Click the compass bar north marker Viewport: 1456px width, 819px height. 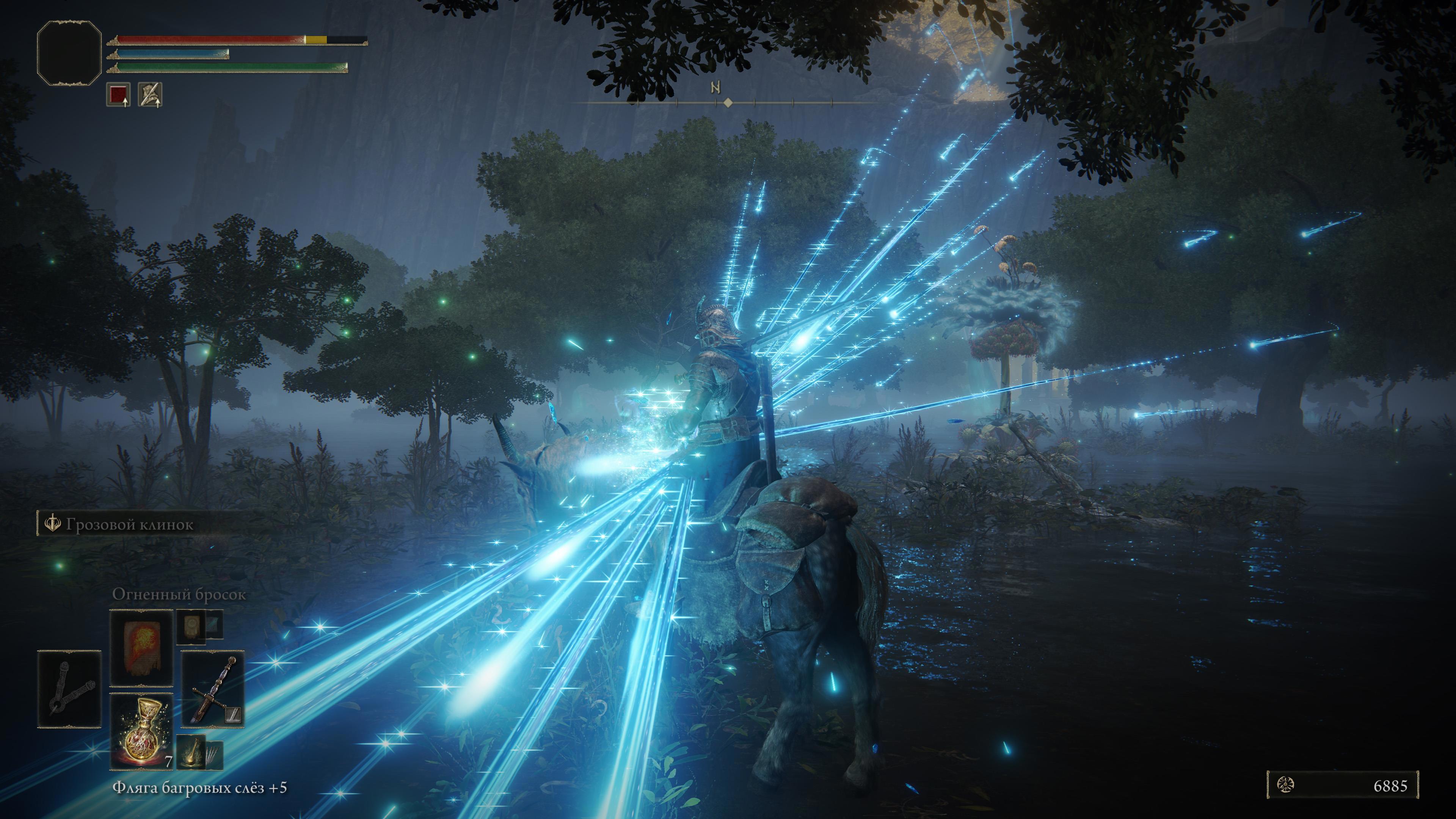tap(716, 88)
